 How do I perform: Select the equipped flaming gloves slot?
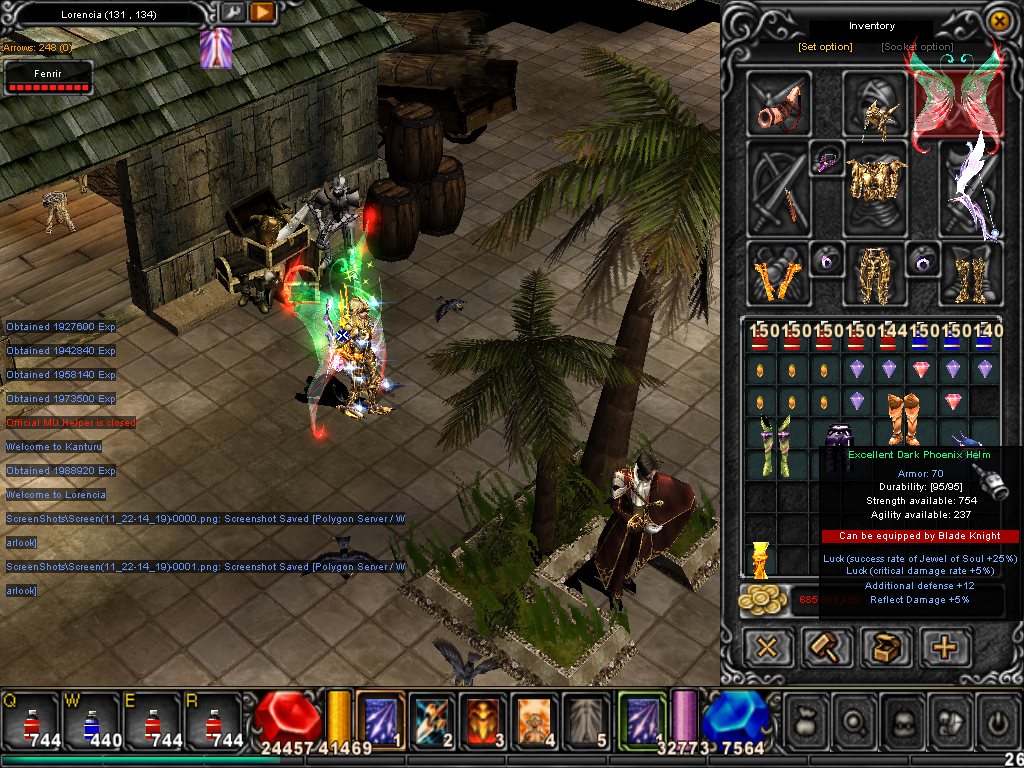tap(778, 273)
